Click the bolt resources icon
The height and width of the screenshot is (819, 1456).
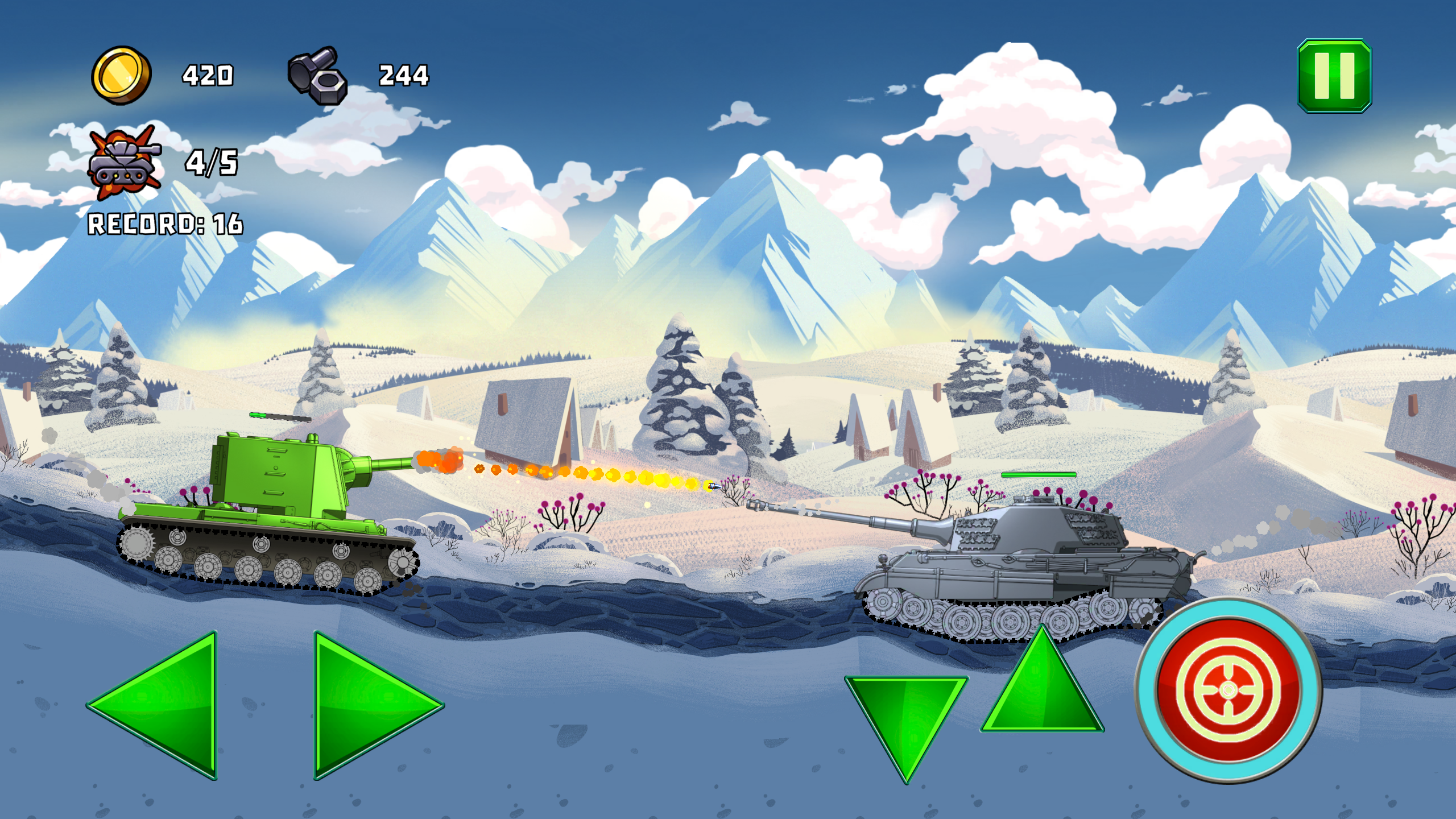click(x=316, y=74)
